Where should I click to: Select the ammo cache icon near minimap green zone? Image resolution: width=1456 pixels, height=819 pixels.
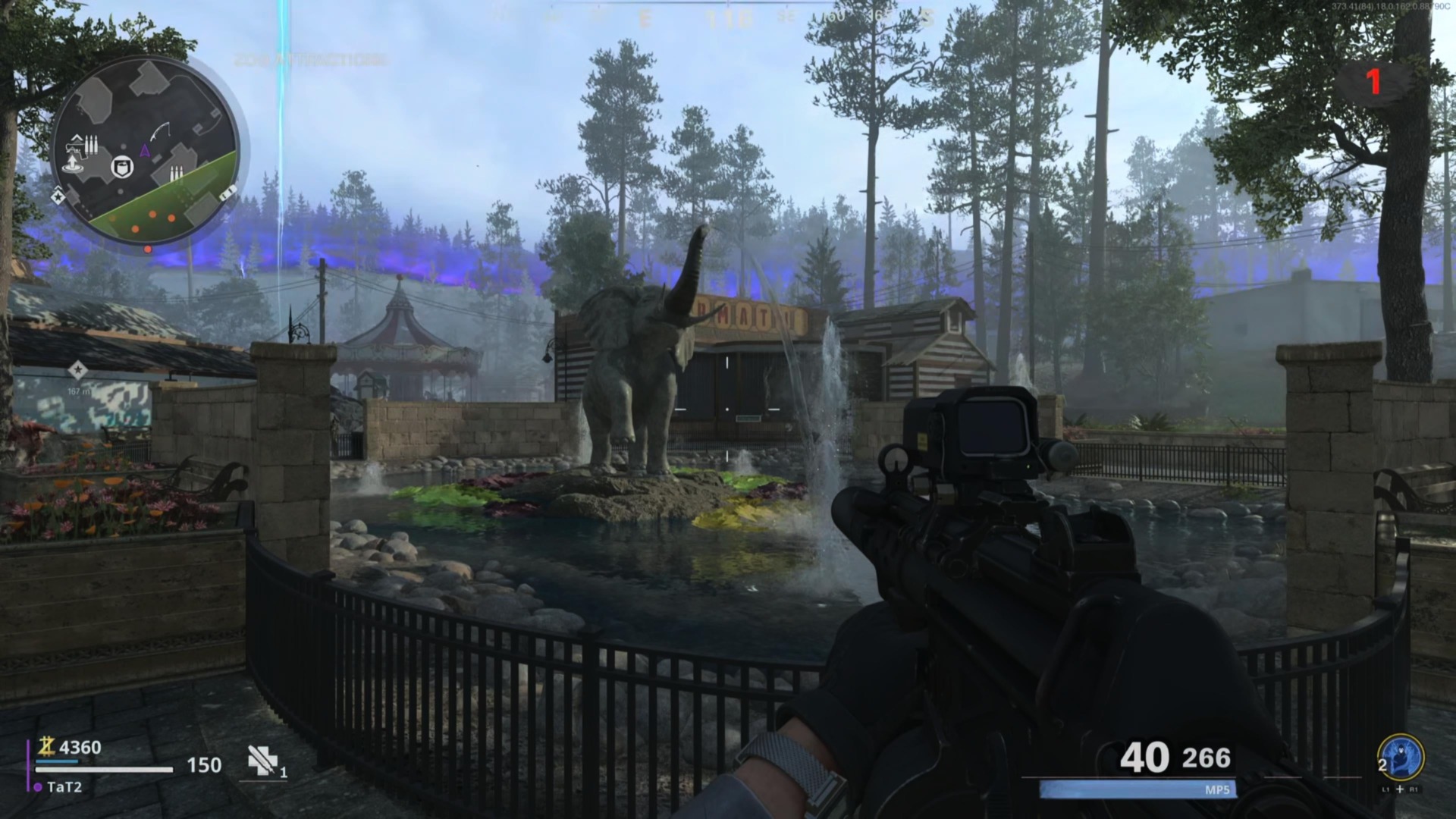pyautogui.click(x=177, y=171)
